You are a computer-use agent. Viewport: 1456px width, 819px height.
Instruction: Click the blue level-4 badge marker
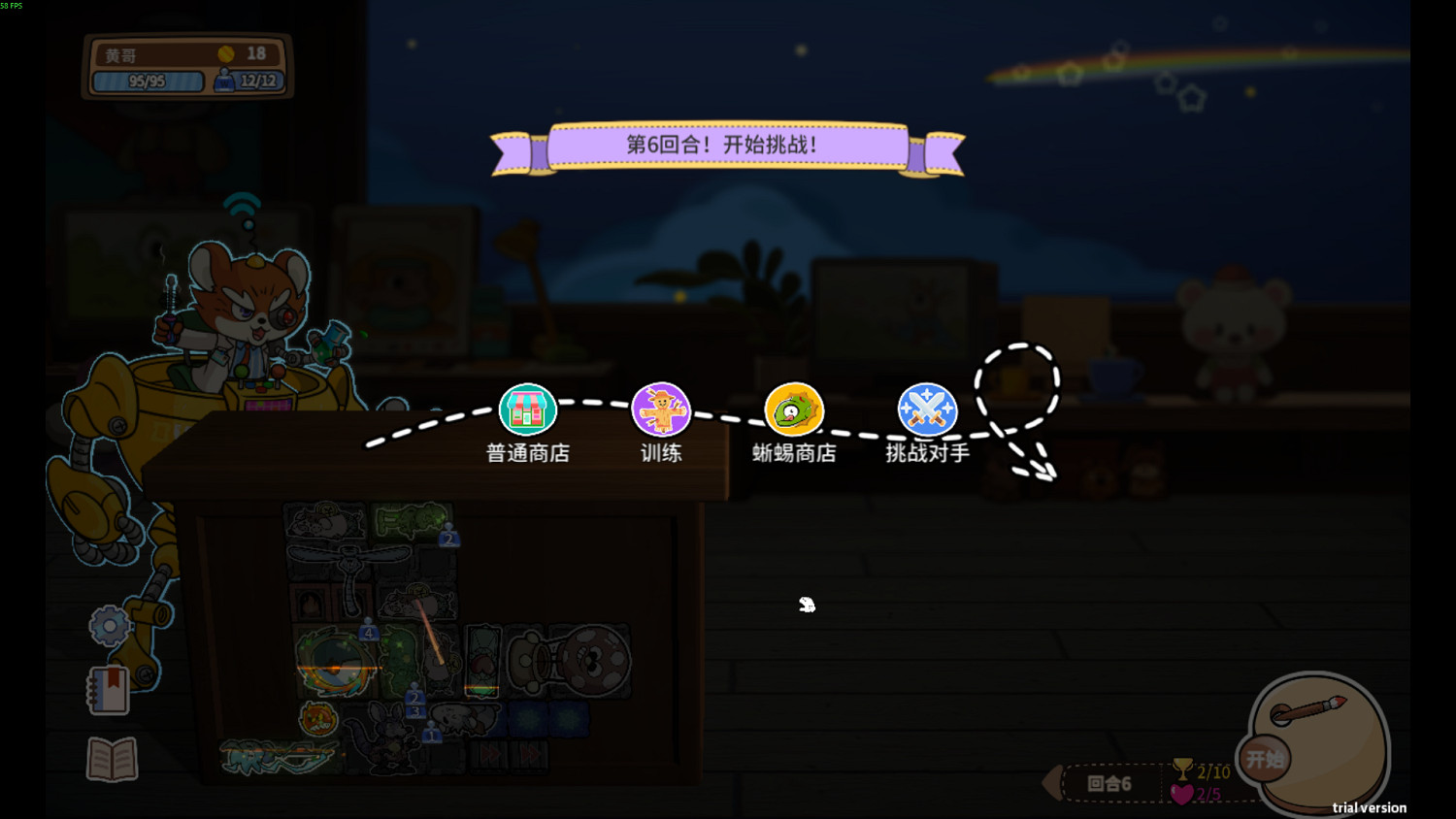point(369,632)
